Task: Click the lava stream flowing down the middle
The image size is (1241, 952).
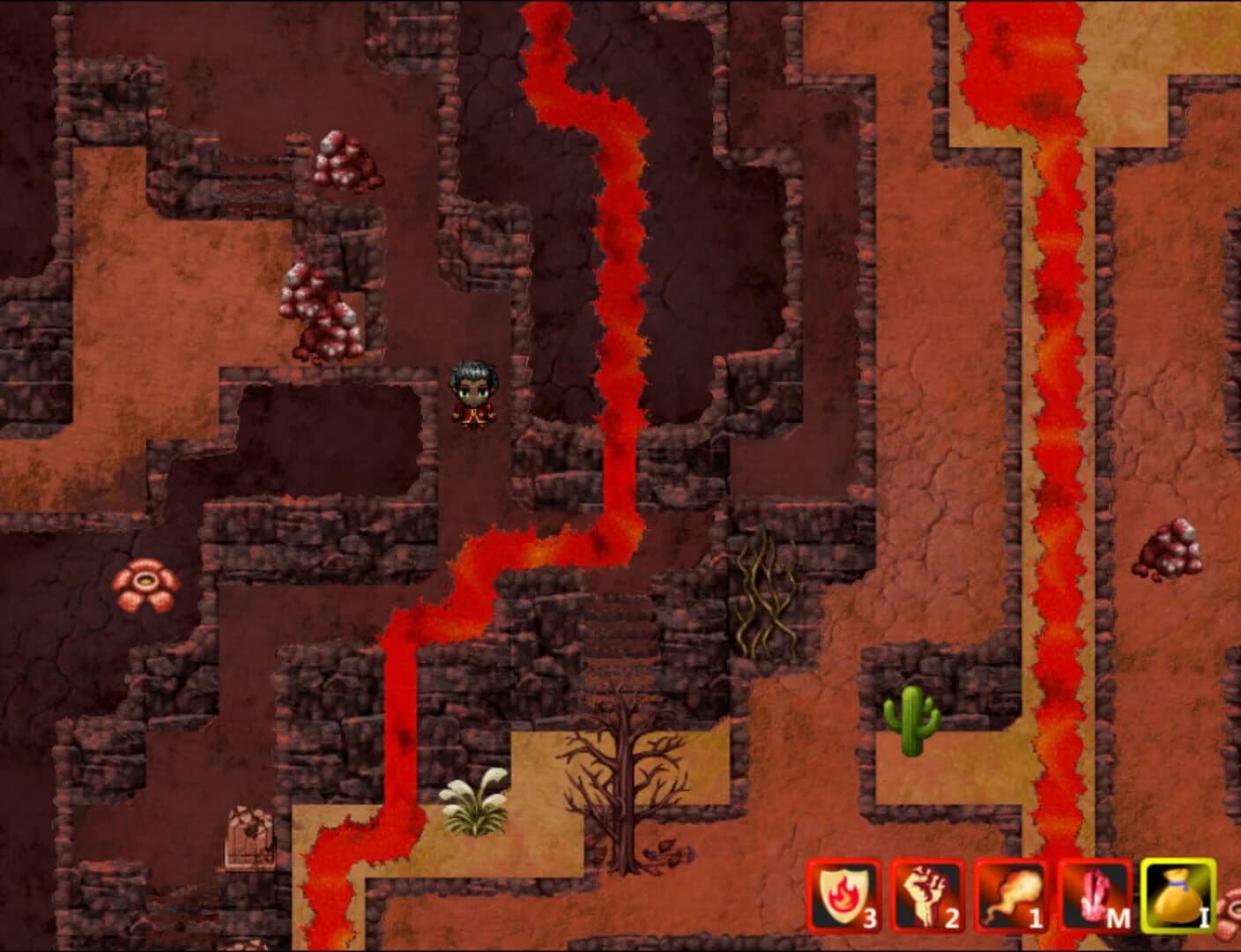Action: (x=617, y=264)
